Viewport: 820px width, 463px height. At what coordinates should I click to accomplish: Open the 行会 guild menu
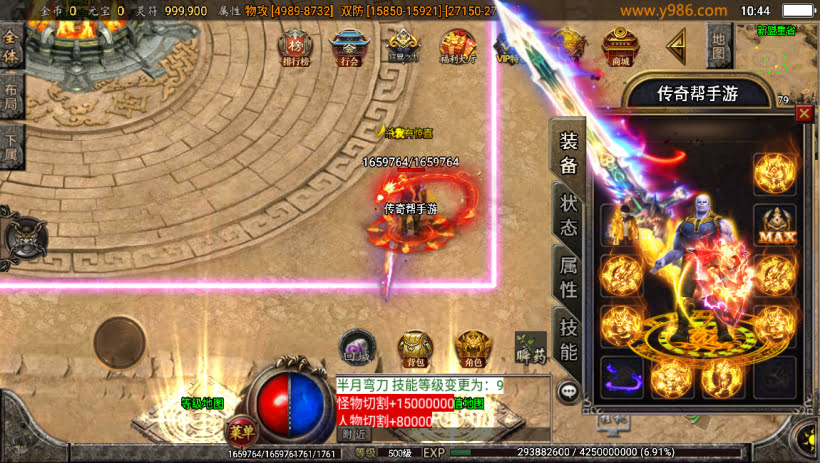coord(347,46)
